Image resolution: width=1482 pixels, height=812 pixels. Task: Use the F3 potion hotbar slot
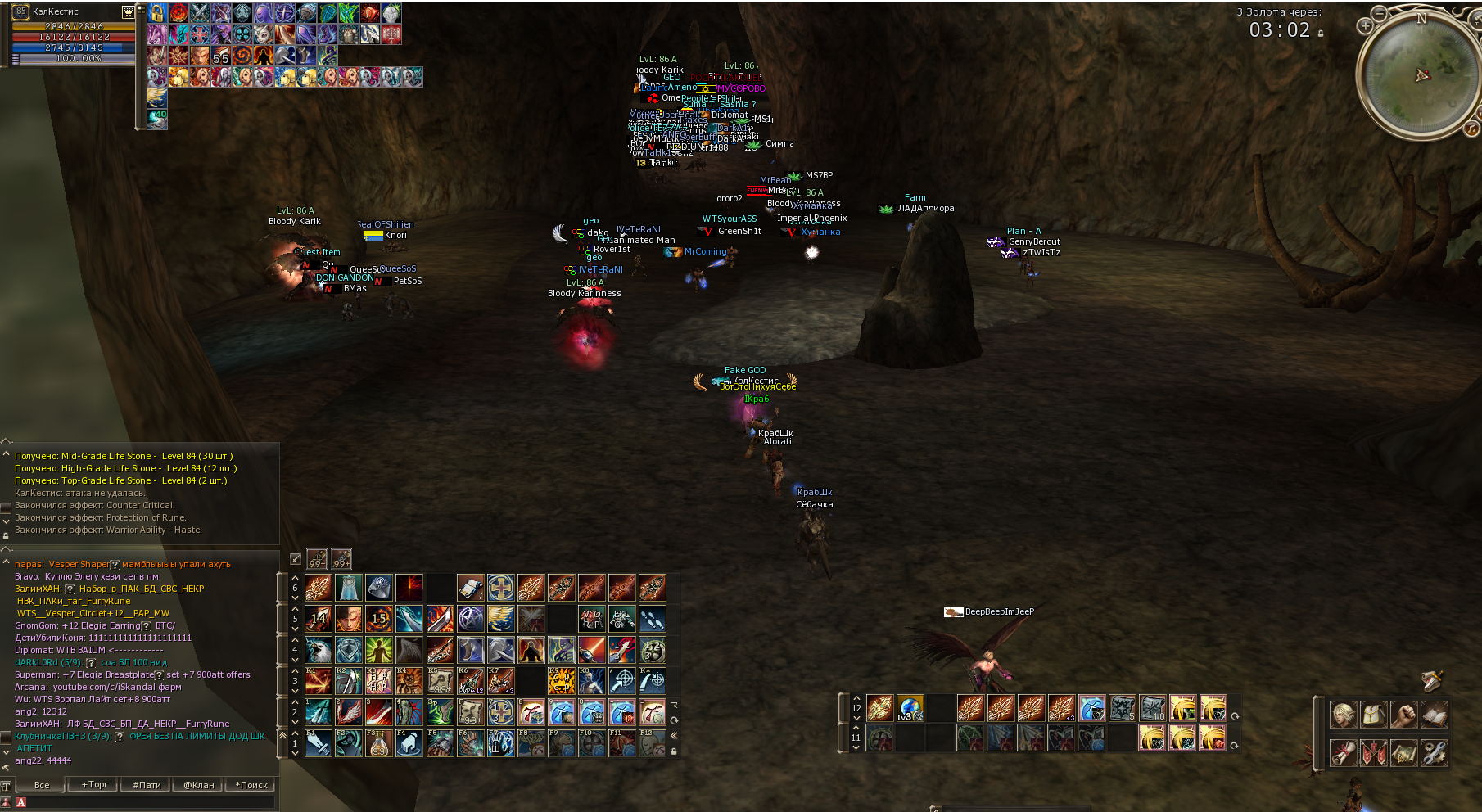point(379,743)
